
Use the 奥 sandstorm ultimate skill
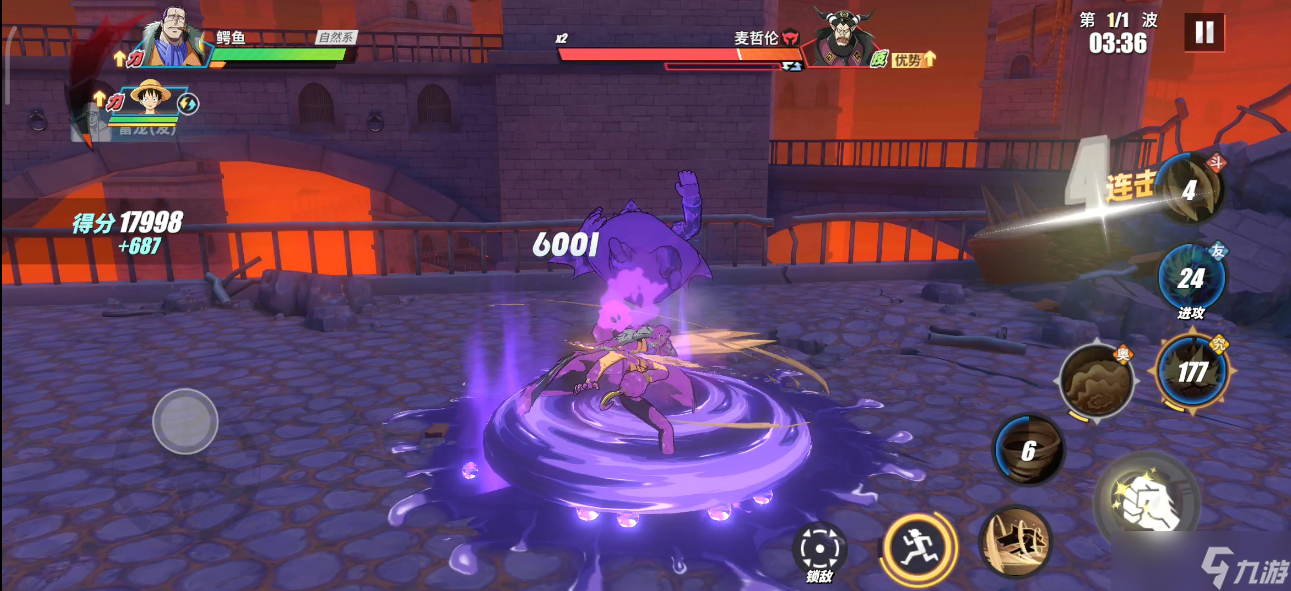[x=1096, y=381]
